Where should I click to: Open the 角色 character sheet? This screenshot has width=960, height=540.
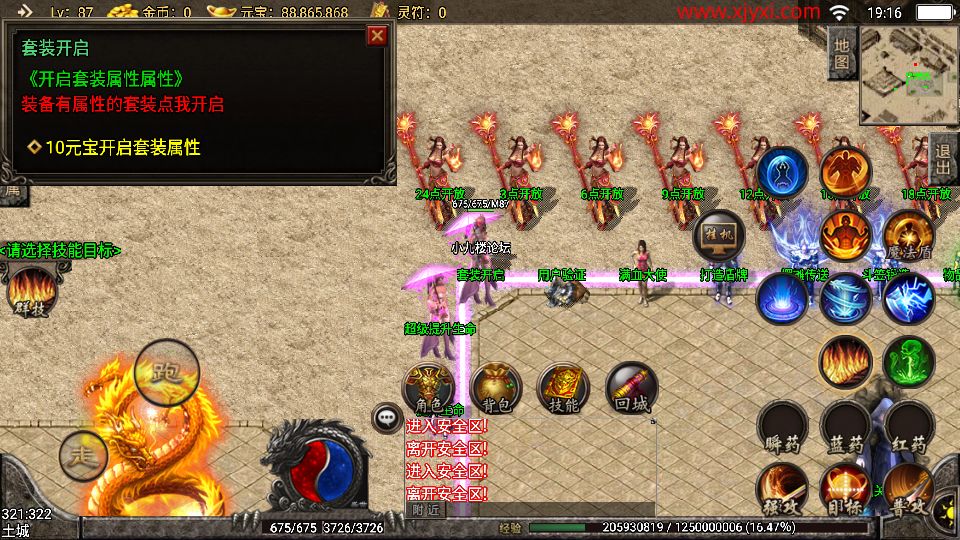click(x=428, y=388)
